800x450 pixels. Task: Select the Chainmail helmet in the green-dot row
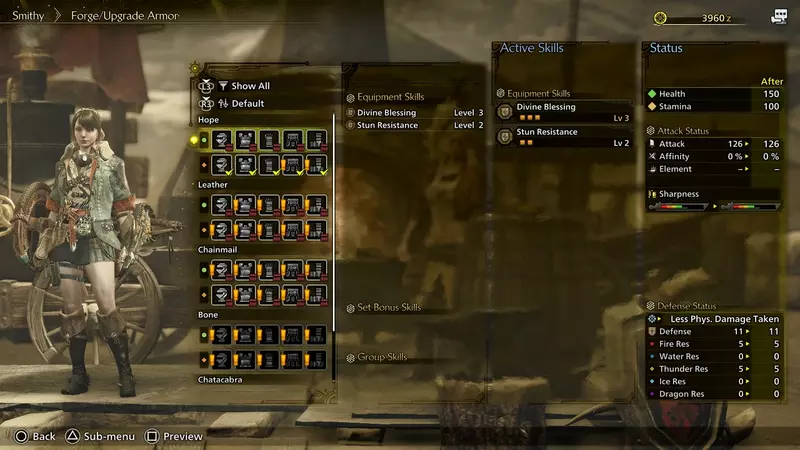(222, 270)
